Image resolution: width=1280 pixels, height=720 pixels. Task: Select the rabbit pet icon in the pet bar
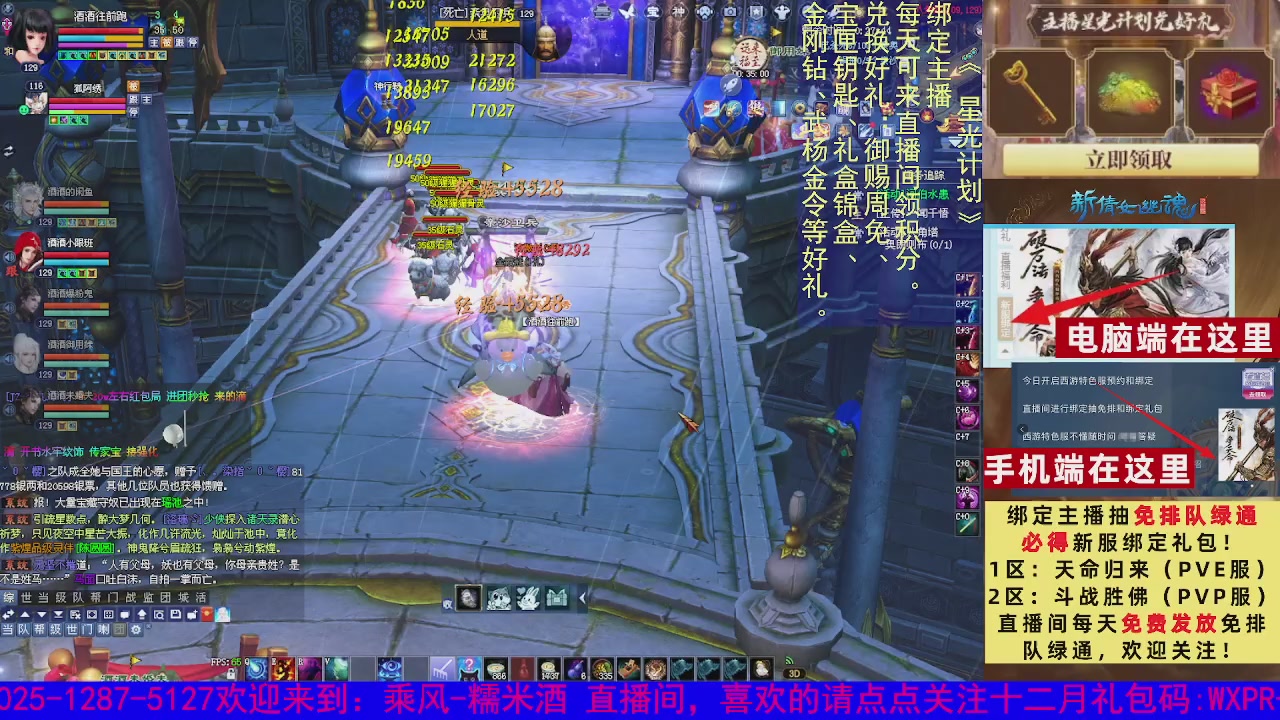tap(527, 598)
